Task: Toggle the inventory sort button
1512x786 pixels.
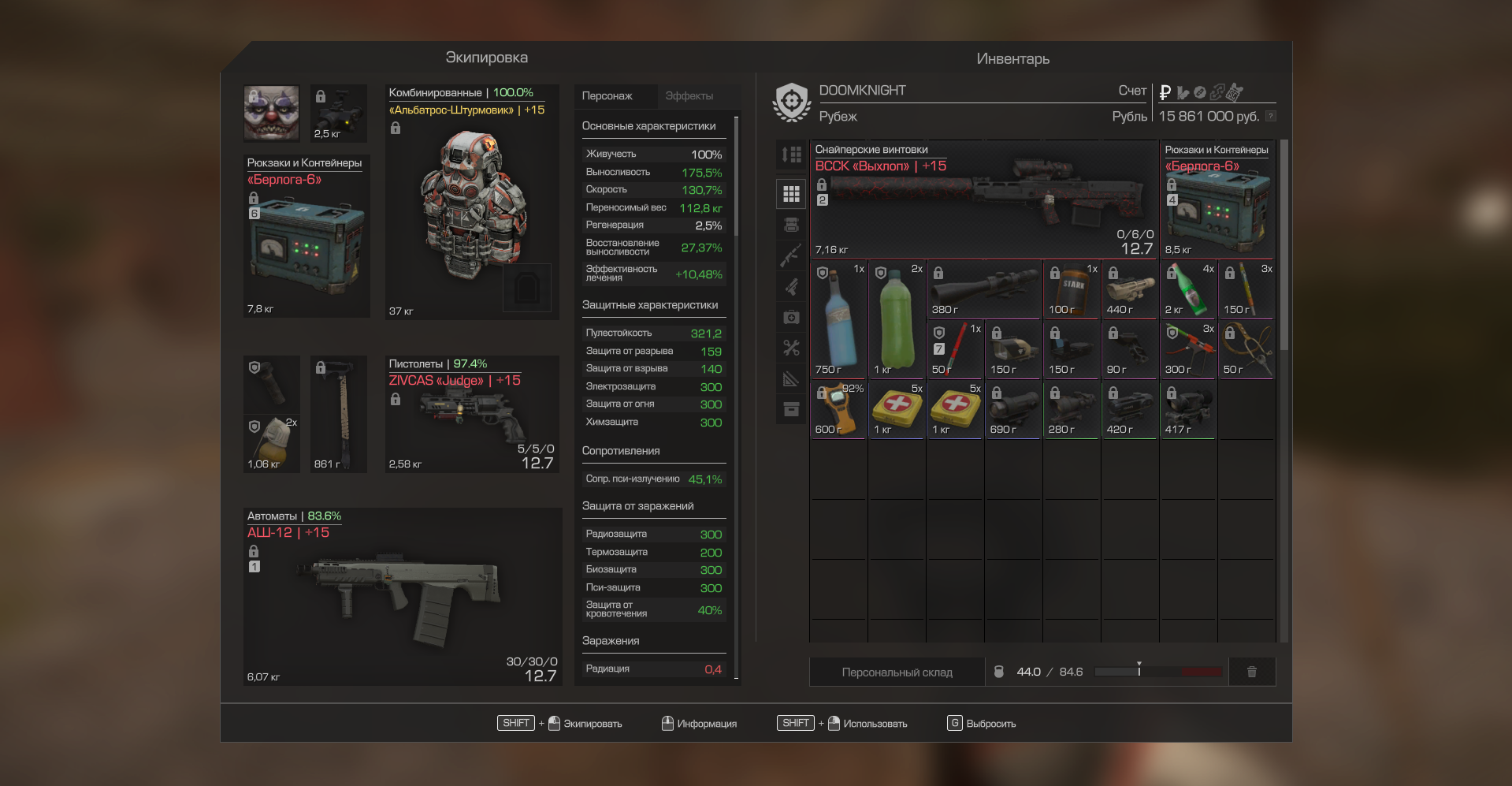Action: pyautogui.click(x=791, y=155)
